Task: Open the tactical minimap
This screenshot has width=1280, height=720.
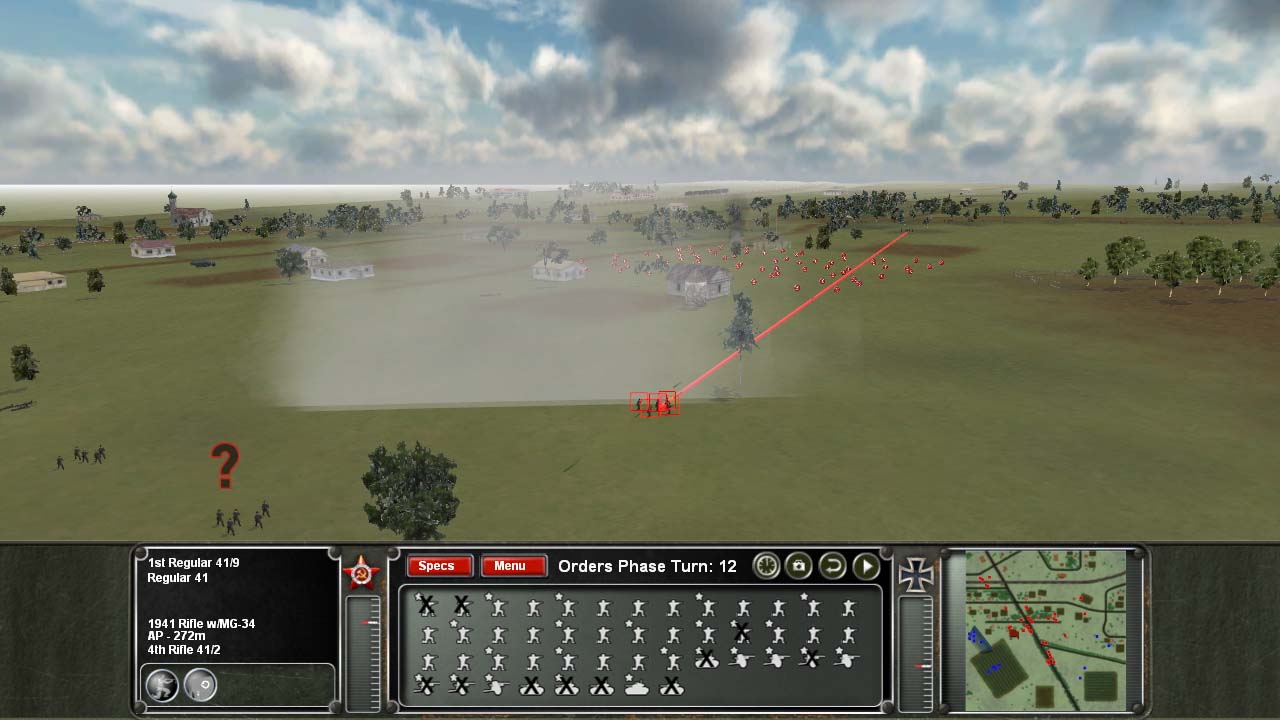Action: [x=1046, y=629]
